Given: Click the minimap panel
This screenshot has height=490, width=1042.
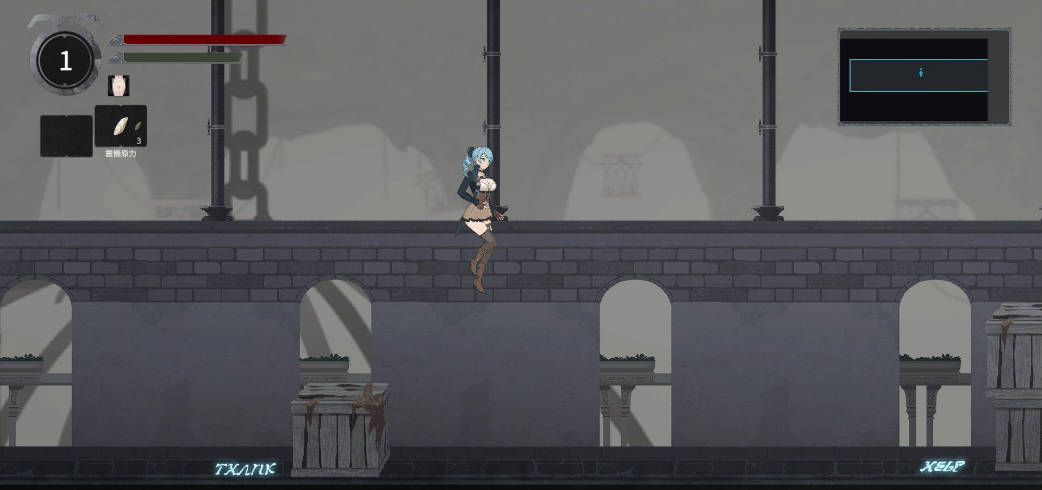Looking at the screenshot, I should pyautogui.click(x=924, y=76).
